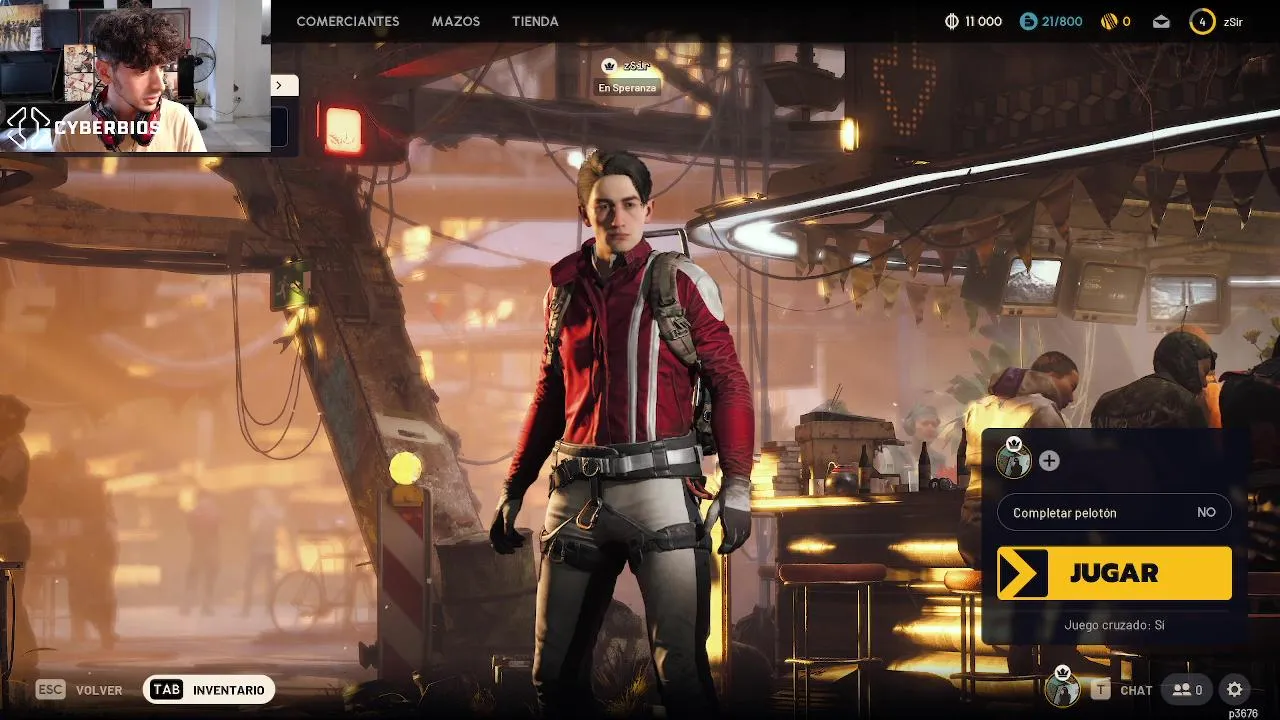Go to the Tienda tab

point(535,21)
